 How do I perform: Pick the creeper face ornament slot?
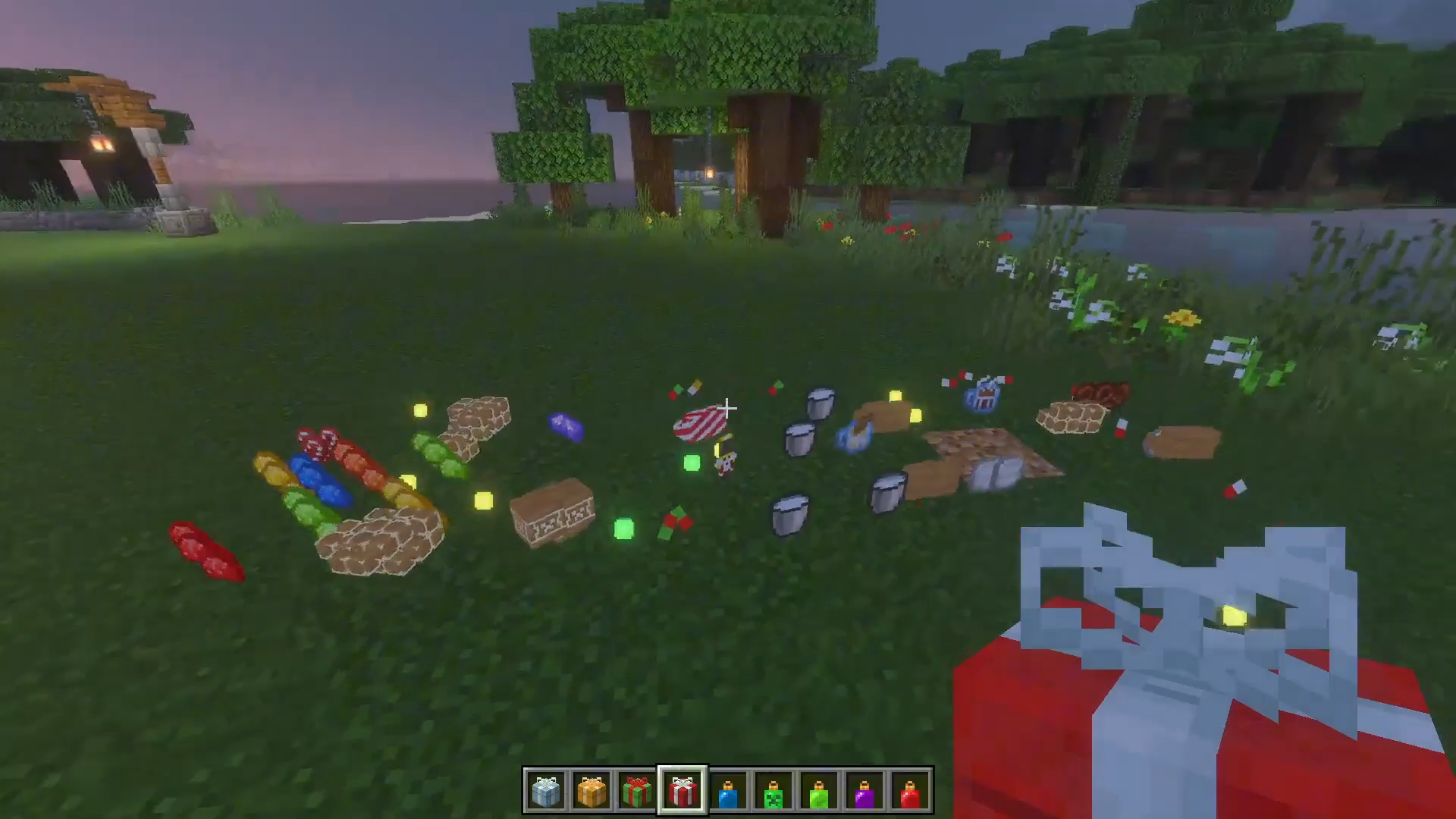[x=773, y=792]
